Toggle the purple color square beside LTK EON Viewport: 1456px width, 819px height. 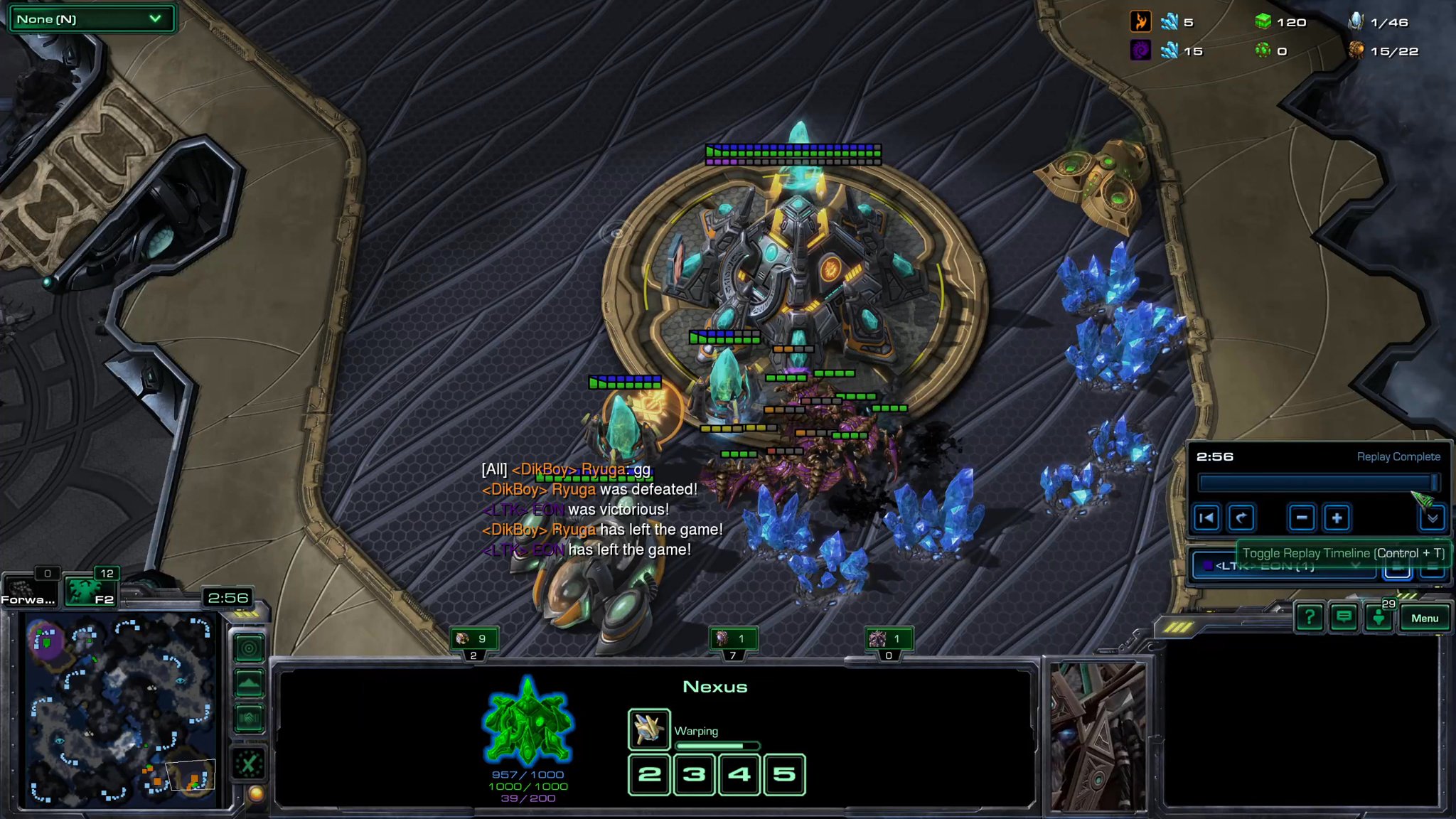click(x=1209, y=564)
